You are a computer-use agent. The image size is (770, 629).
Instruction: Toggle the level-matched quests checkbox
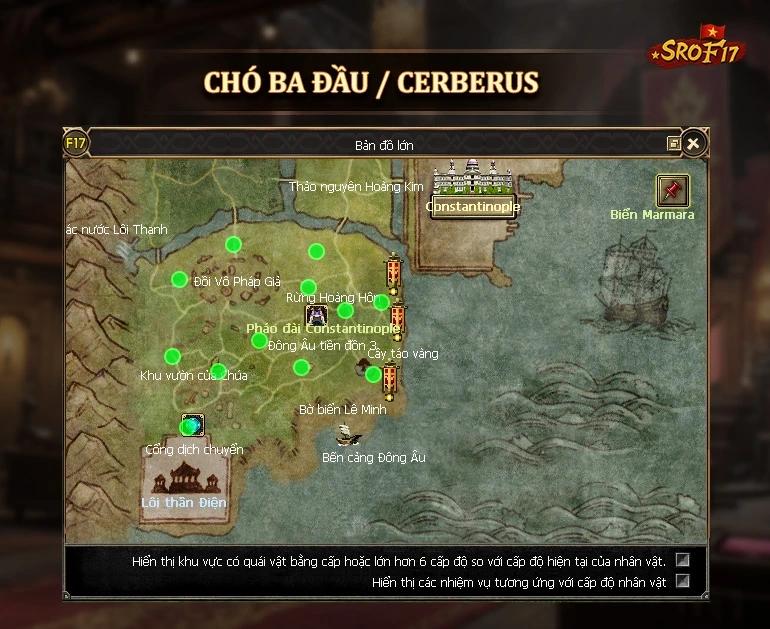[683, 581]
